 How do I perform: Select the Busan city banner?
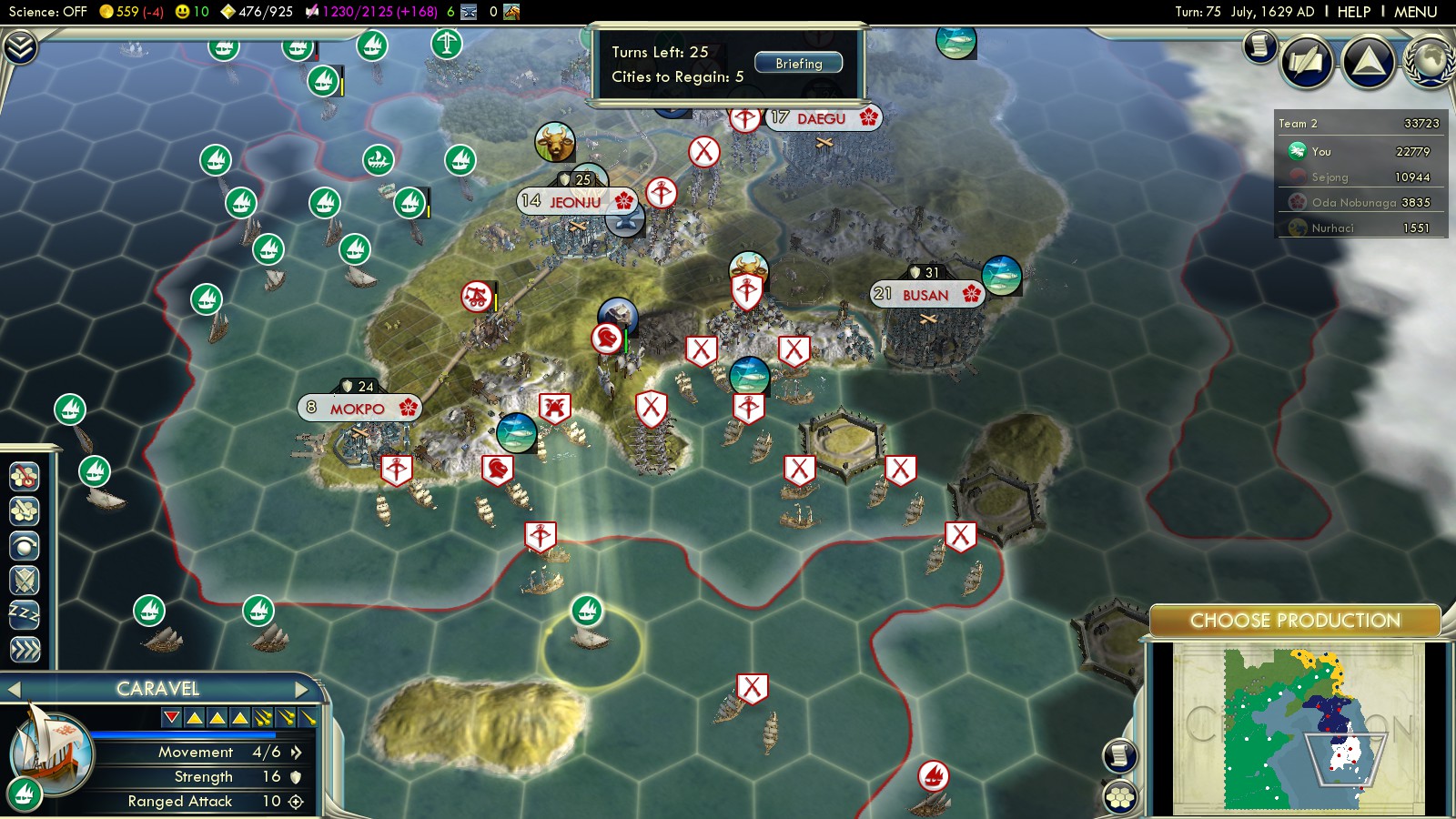(x=925, y=295)
